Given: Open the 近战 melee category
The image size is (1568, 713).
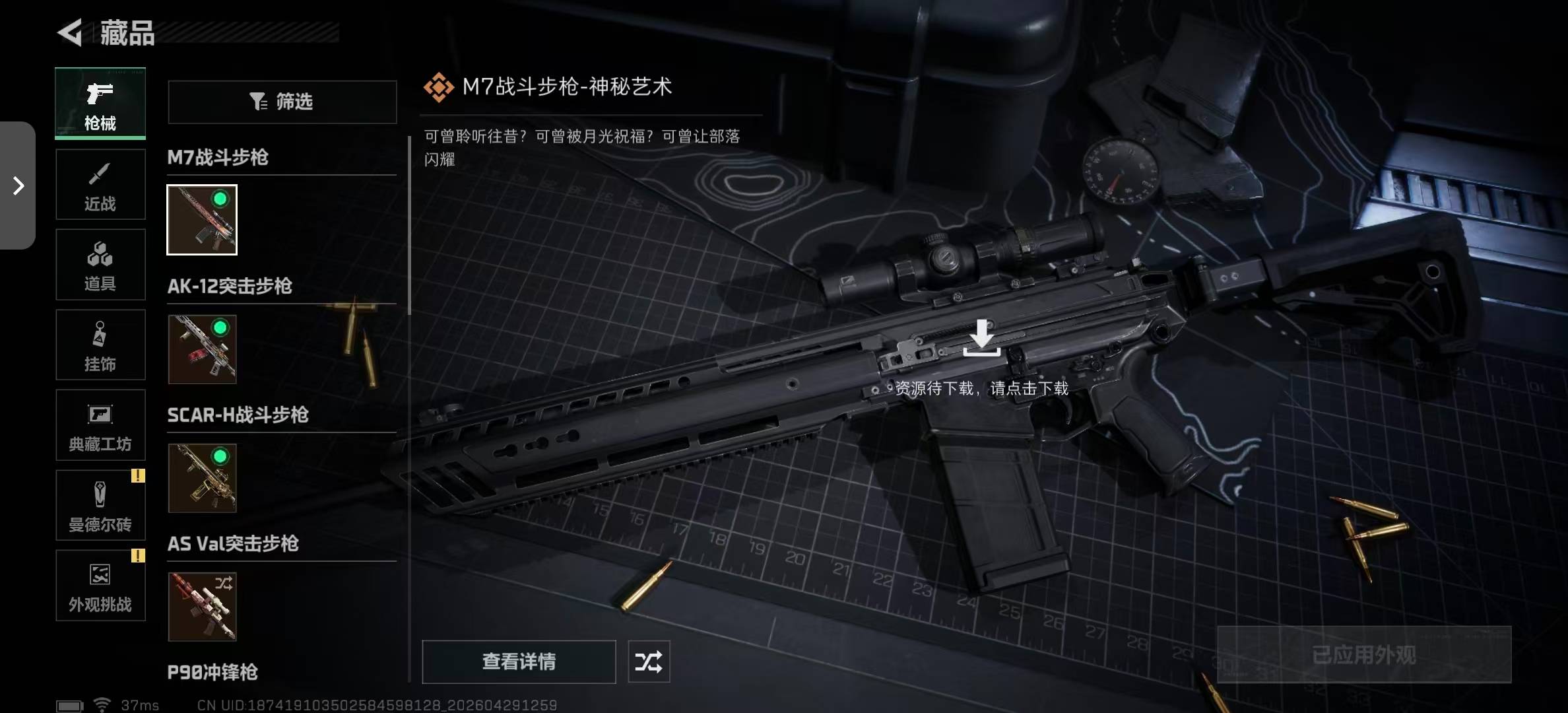Looking at the screenshot, I should (100, 184).
